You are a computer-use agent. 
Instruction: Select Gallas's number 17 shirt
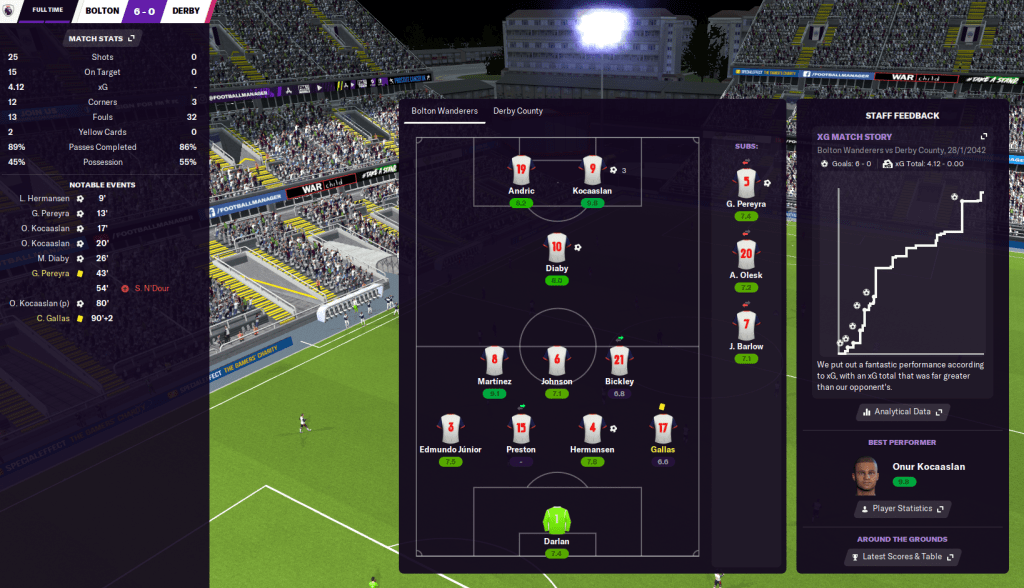click(x=661, y=429)
